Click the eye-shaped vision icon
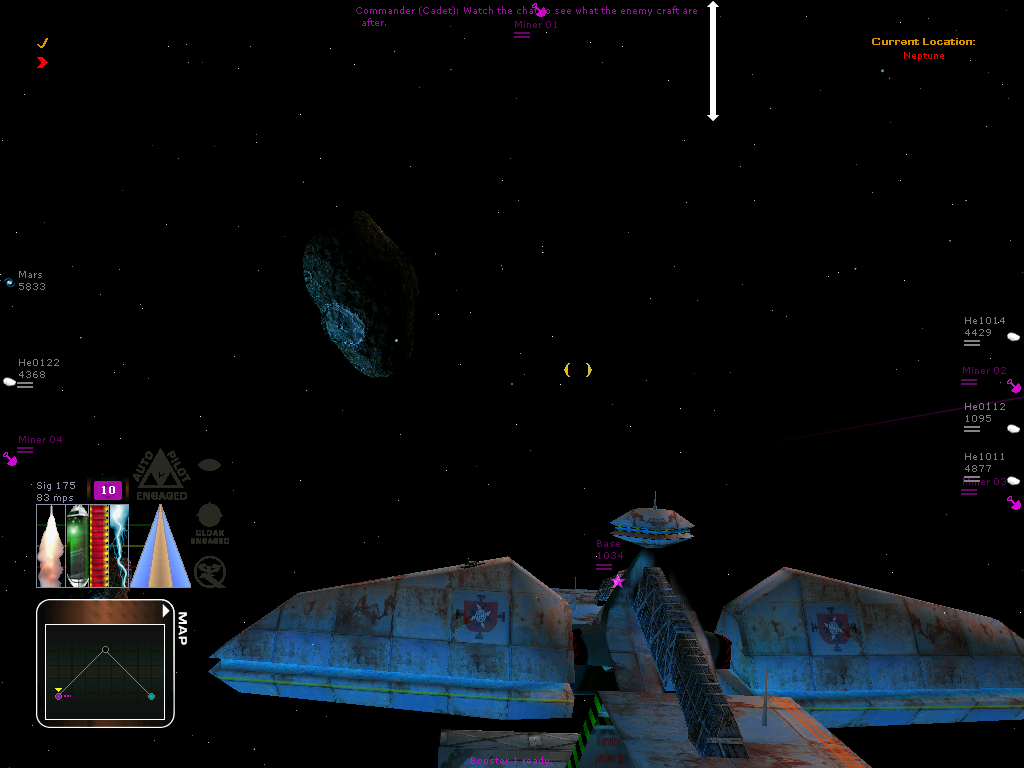1024x768 pixels. point(209,465)
